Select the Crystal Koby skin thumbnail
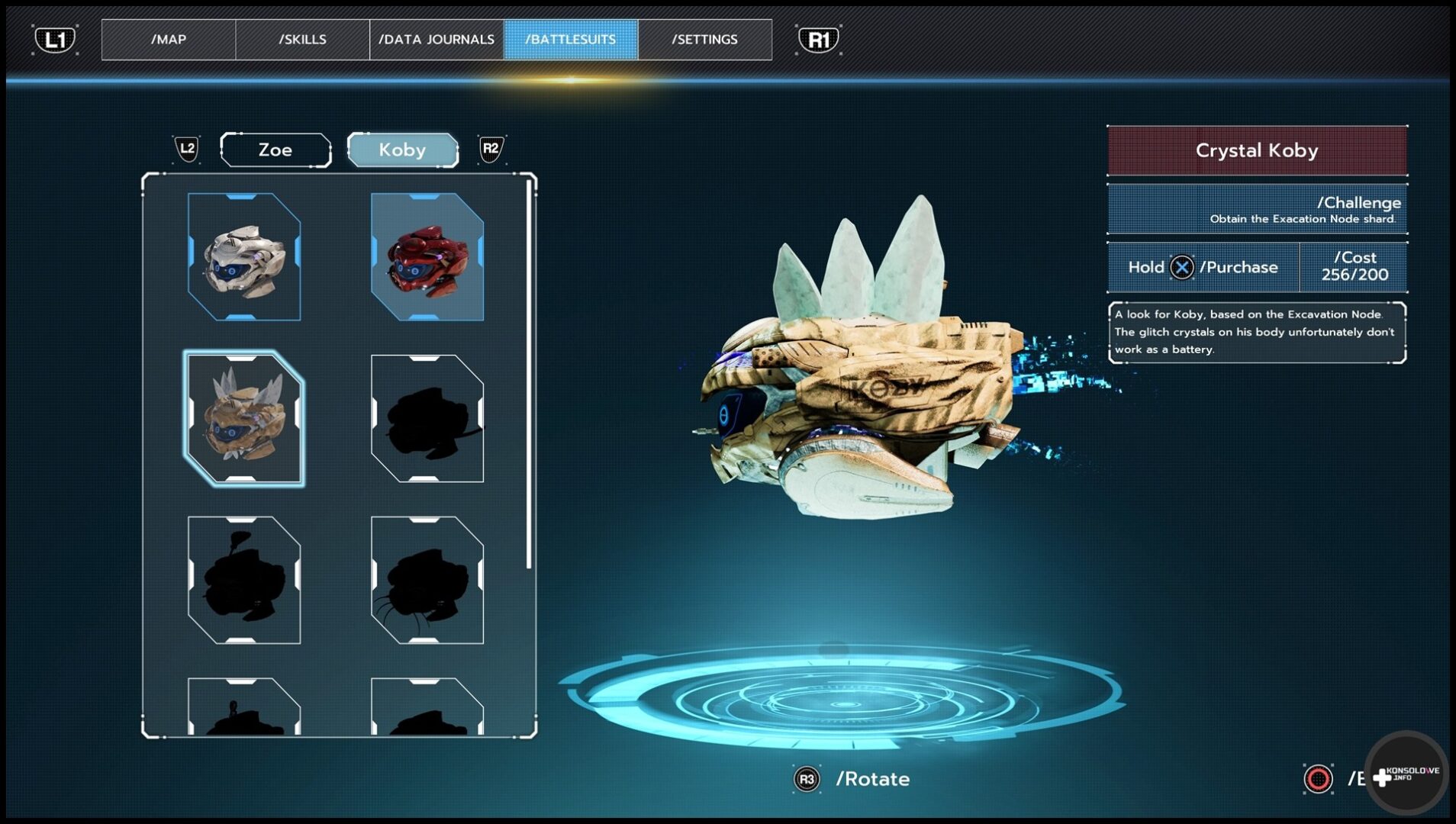The width and height of the screenshot is (1456, 824). (244, 418)
